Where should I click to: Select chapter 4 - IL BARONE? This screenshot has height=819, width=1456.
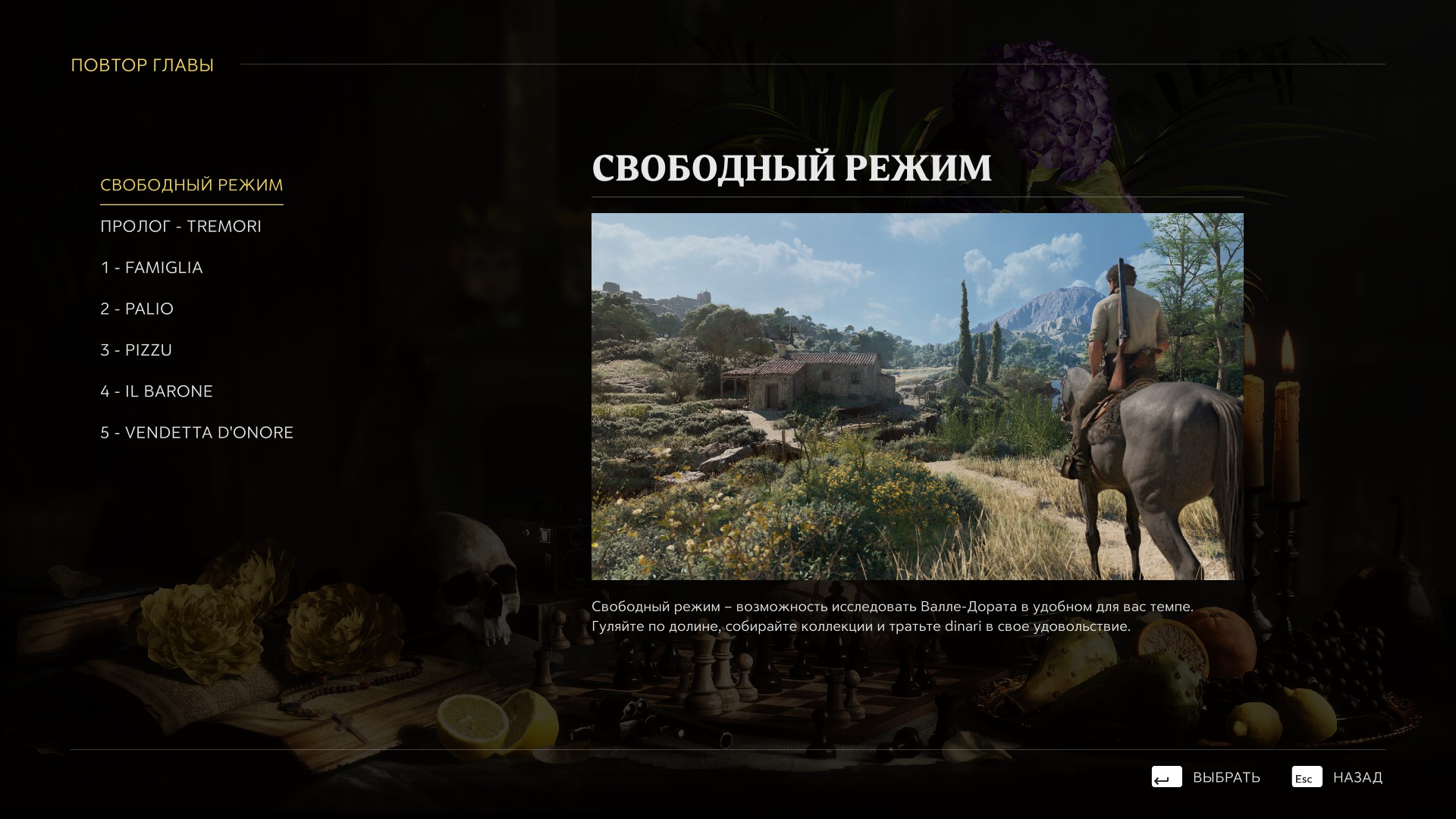pyautogui.click(x=156, y=391)
